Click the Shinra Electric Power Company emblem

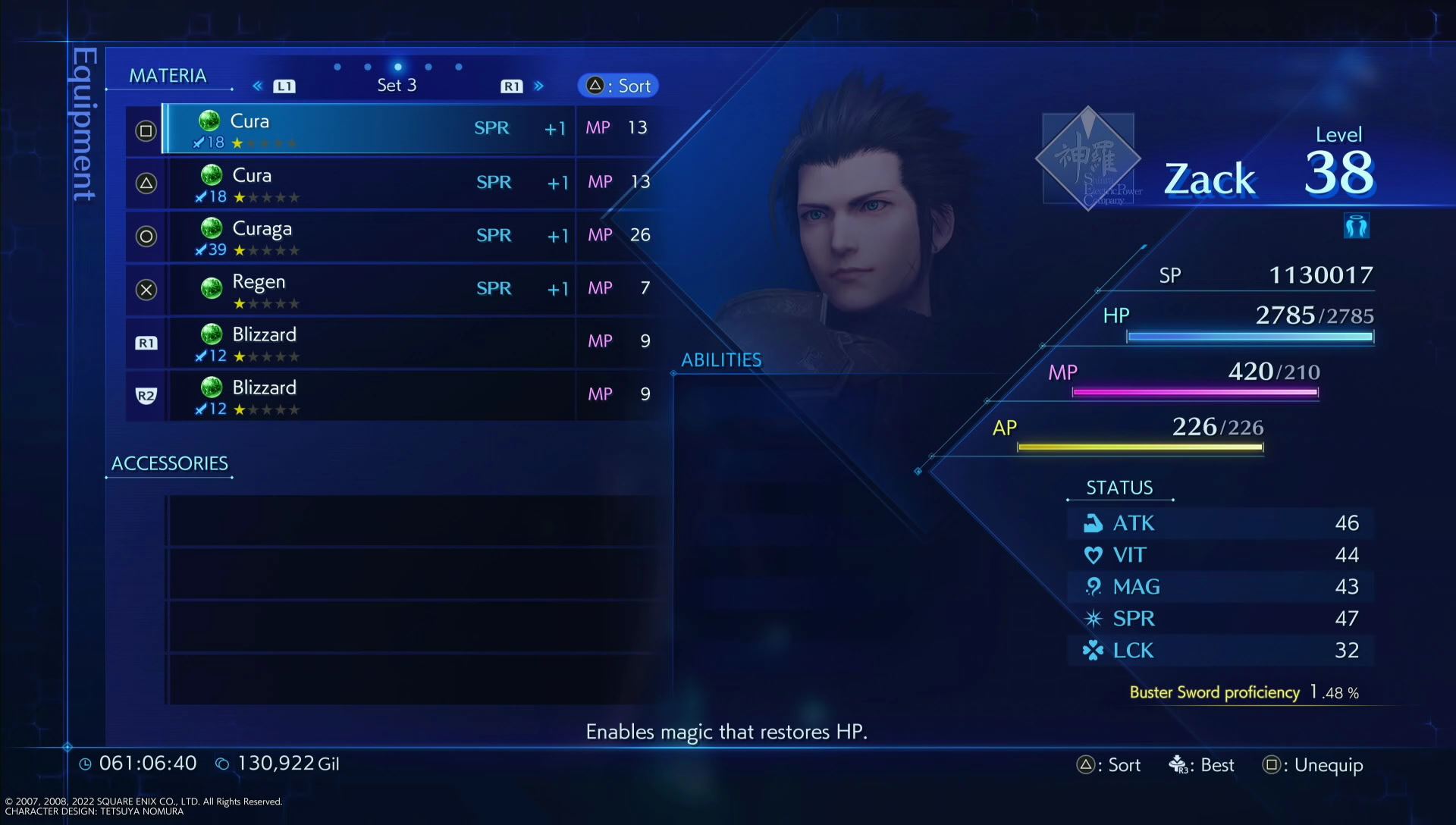point(1088,157)
